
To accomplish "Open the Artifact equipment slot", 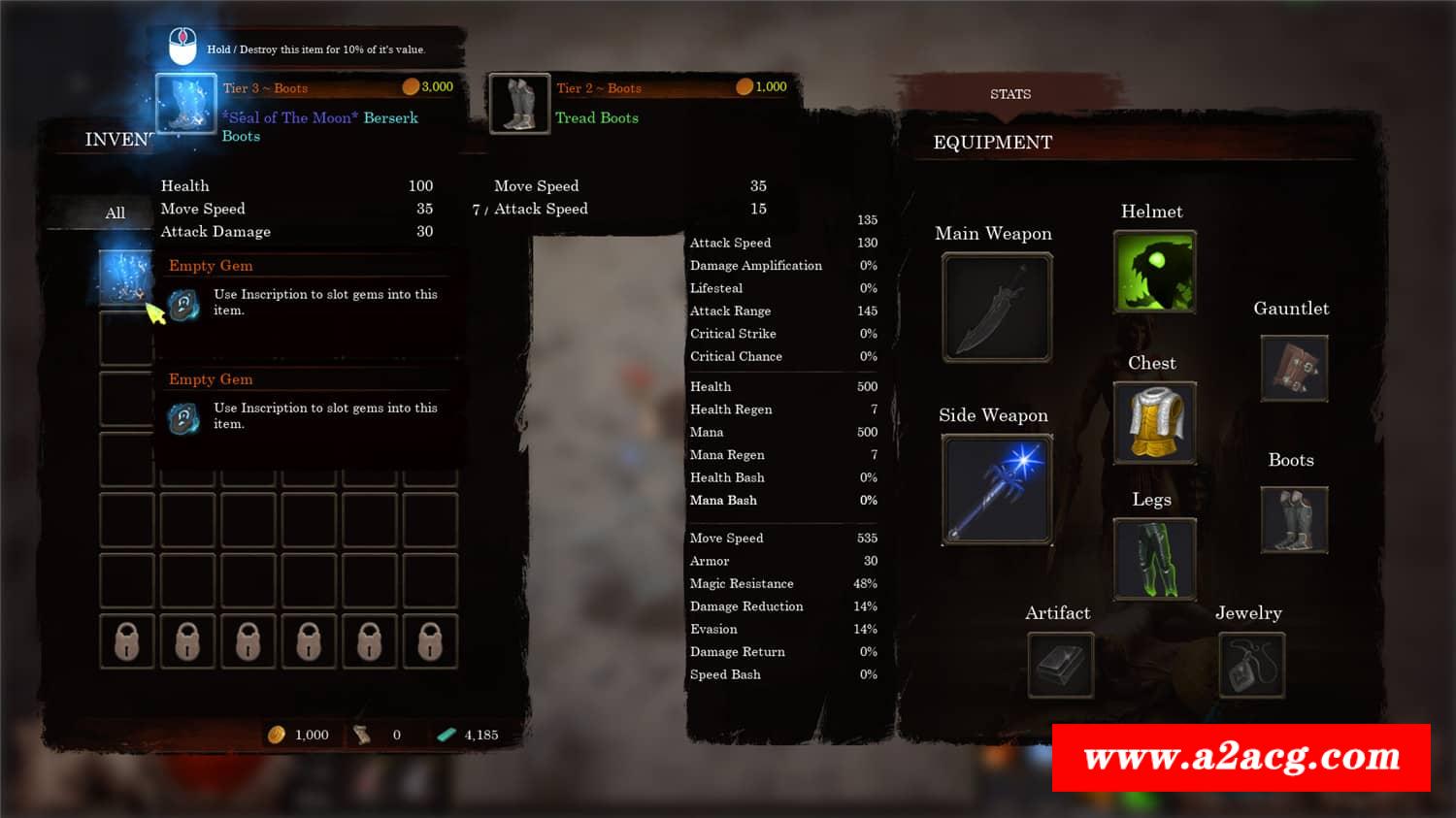I will [x=1060, y=665].
